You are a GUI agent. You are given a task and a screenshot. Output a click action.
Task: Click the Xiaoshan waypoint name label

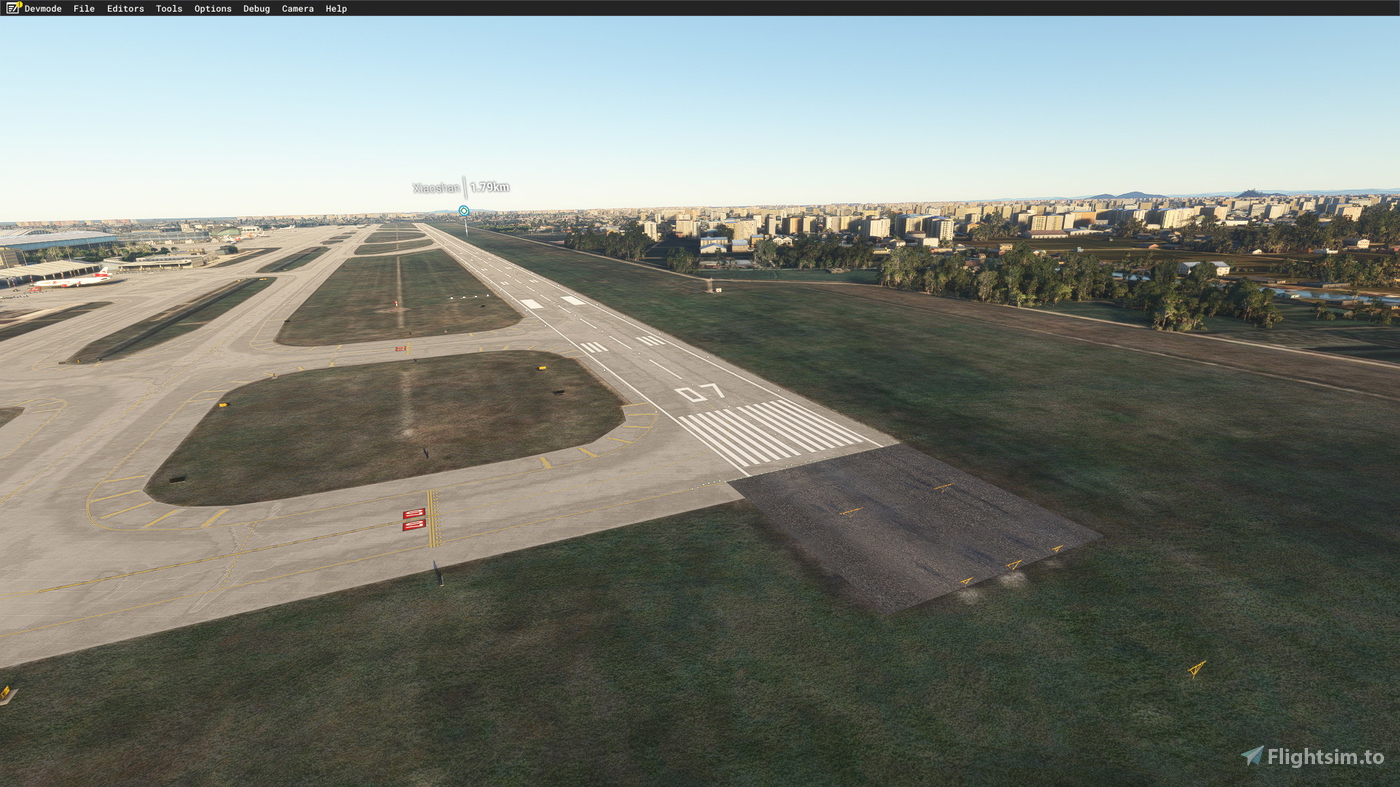(x=434, y=186)
